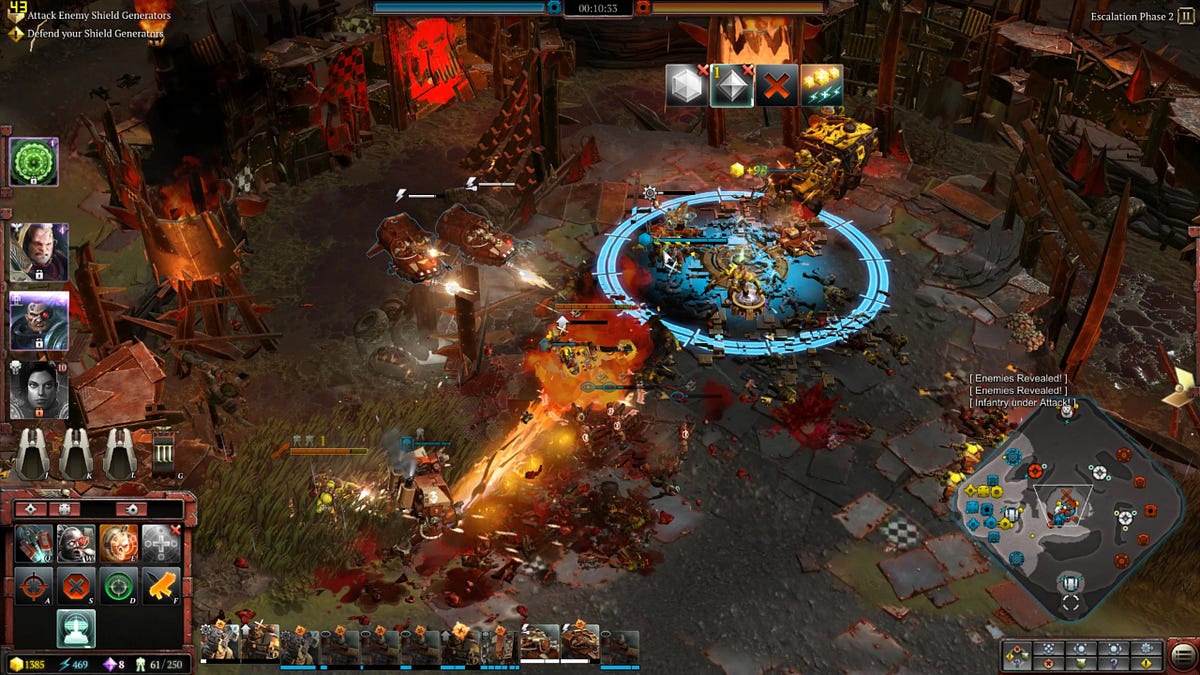Click the red X doctrine icon
Screen dimensions: 1200x675
[775, 86]
